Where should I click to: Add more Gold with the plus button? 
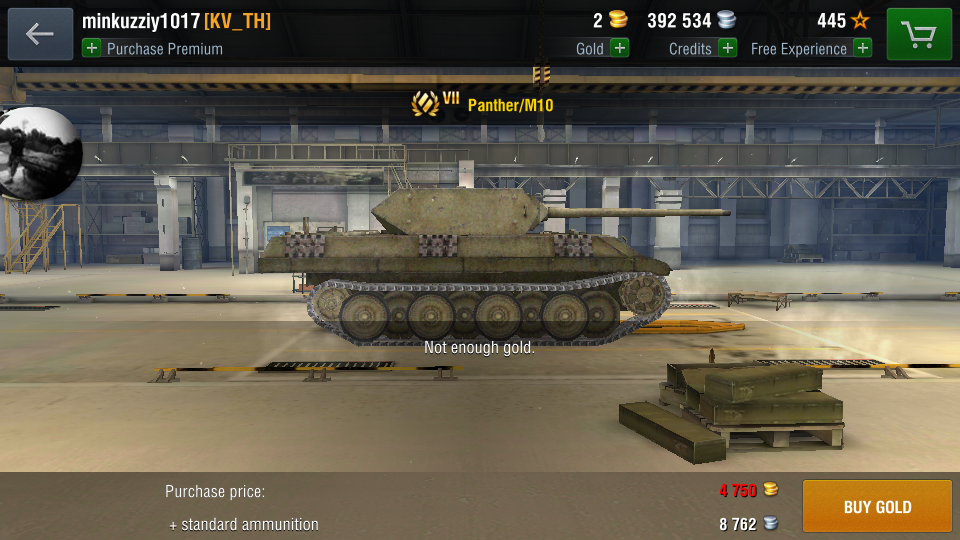tap(620, 48)
